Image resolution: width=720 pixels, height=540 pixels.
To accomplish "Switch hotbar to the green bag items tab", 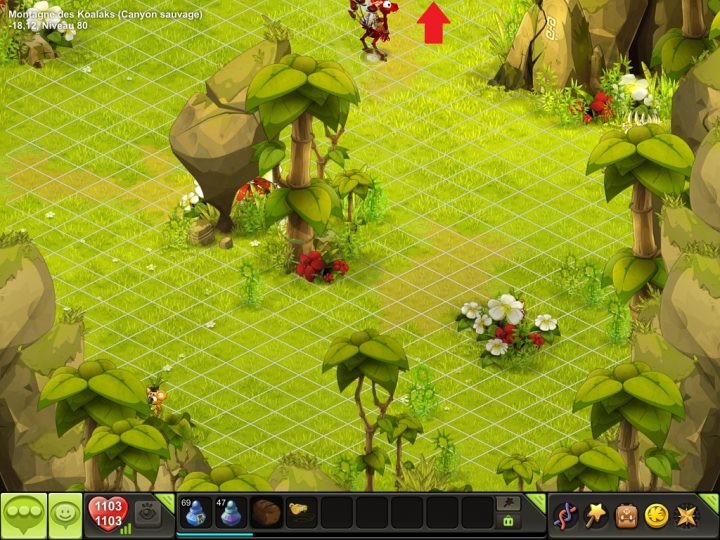I will point(508,521).
